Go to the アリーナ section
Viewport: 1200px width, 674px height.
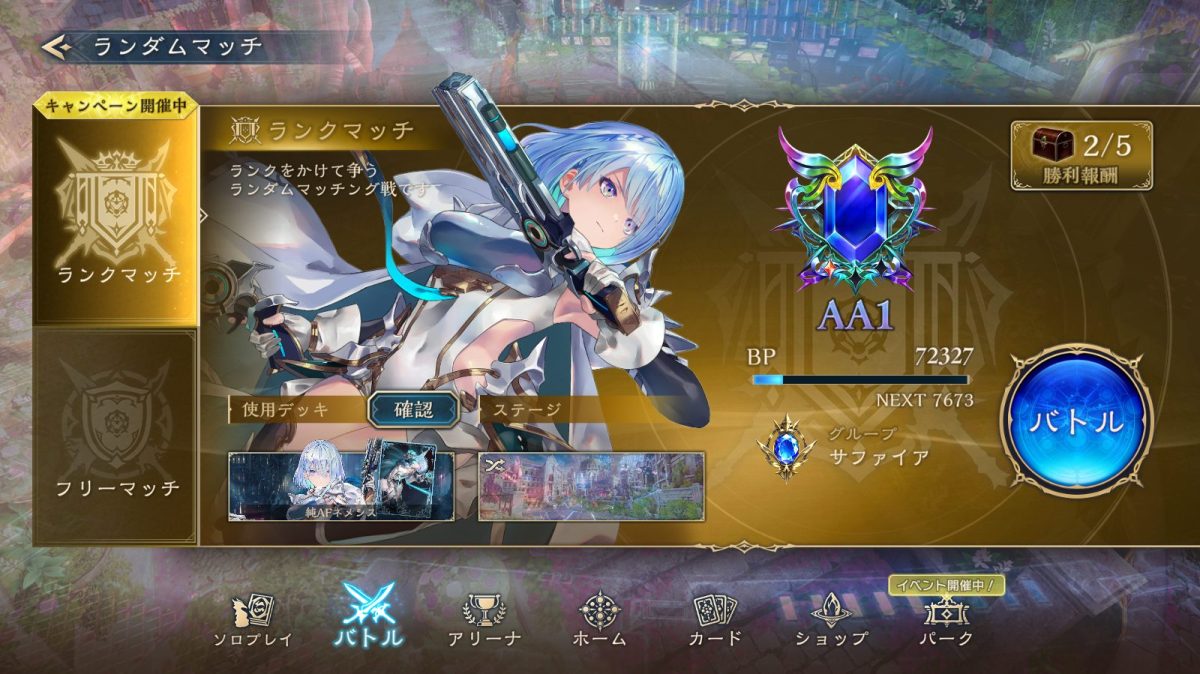point(484,620)
